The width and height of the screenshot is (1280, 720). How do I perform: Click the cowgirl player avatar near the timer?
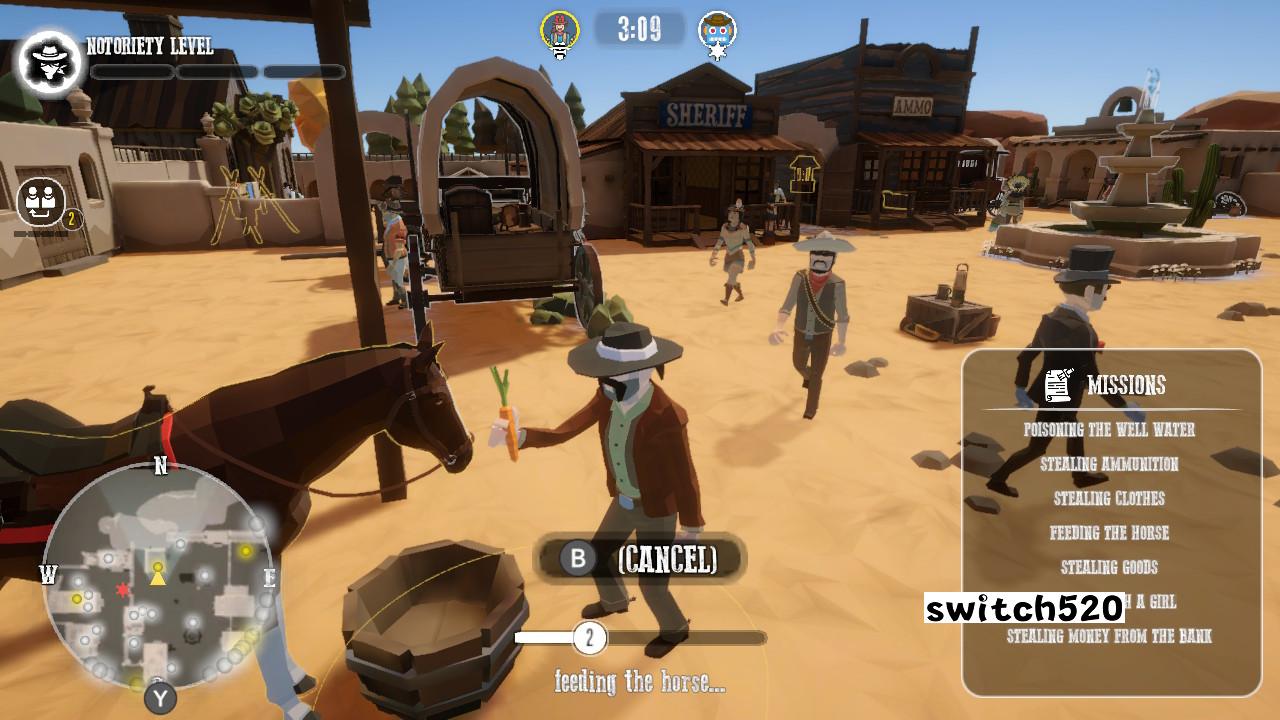(561, 31)
